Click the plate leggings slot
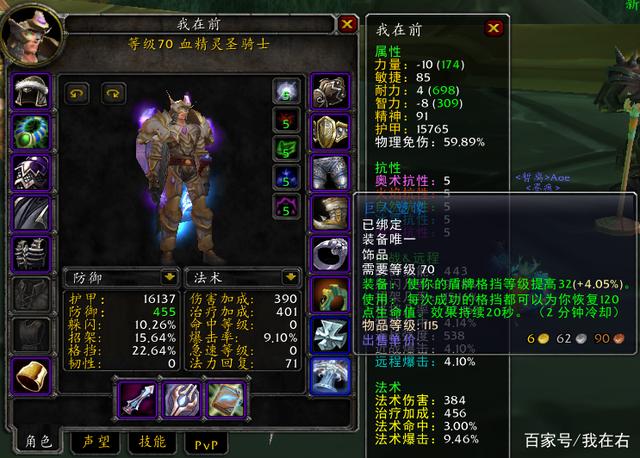 tap(329, 172)
